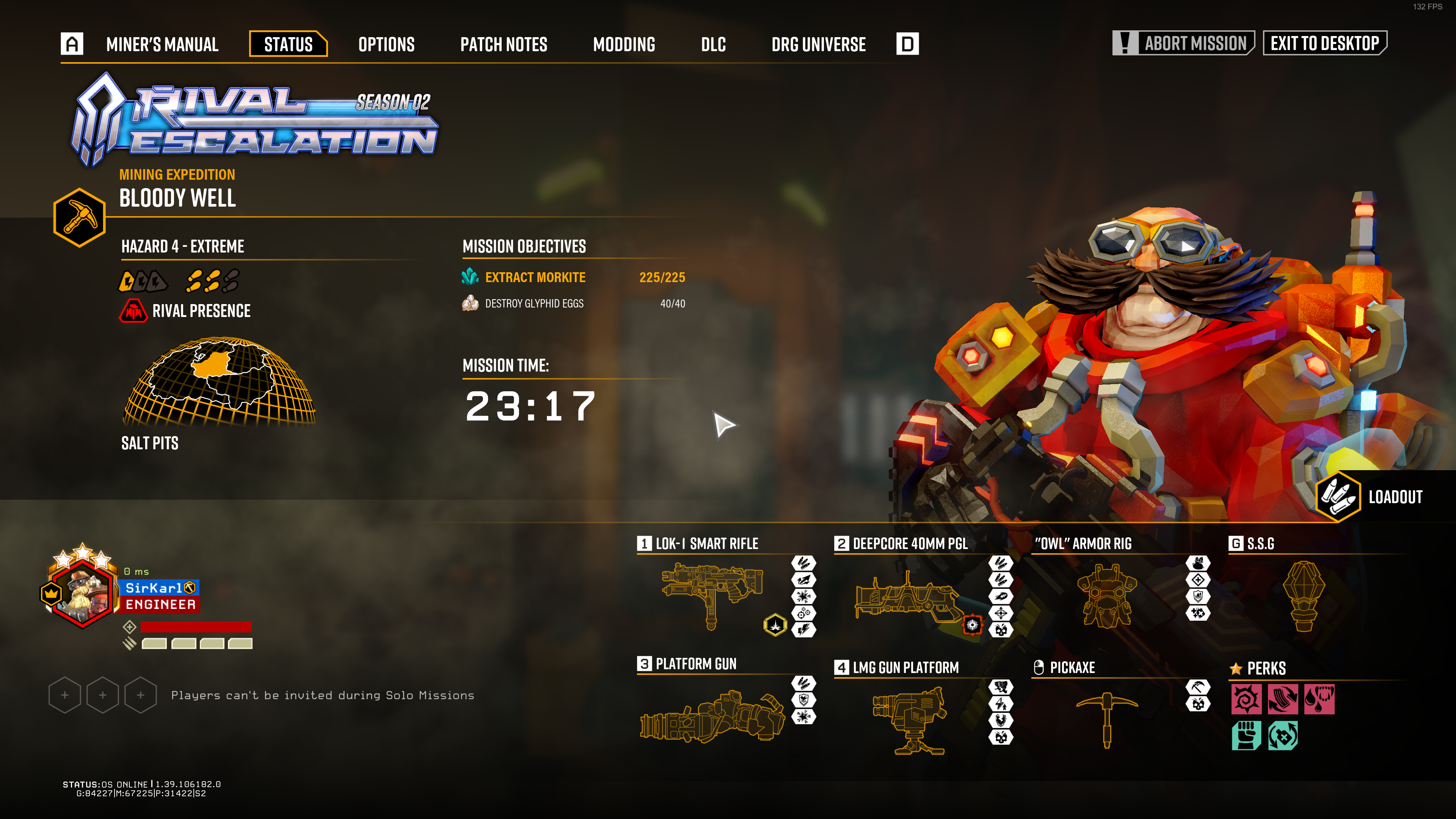The width and height of the screenshot is (1456, 819).
Task: Open the DRG Universe tab
Action: [818, 44]
